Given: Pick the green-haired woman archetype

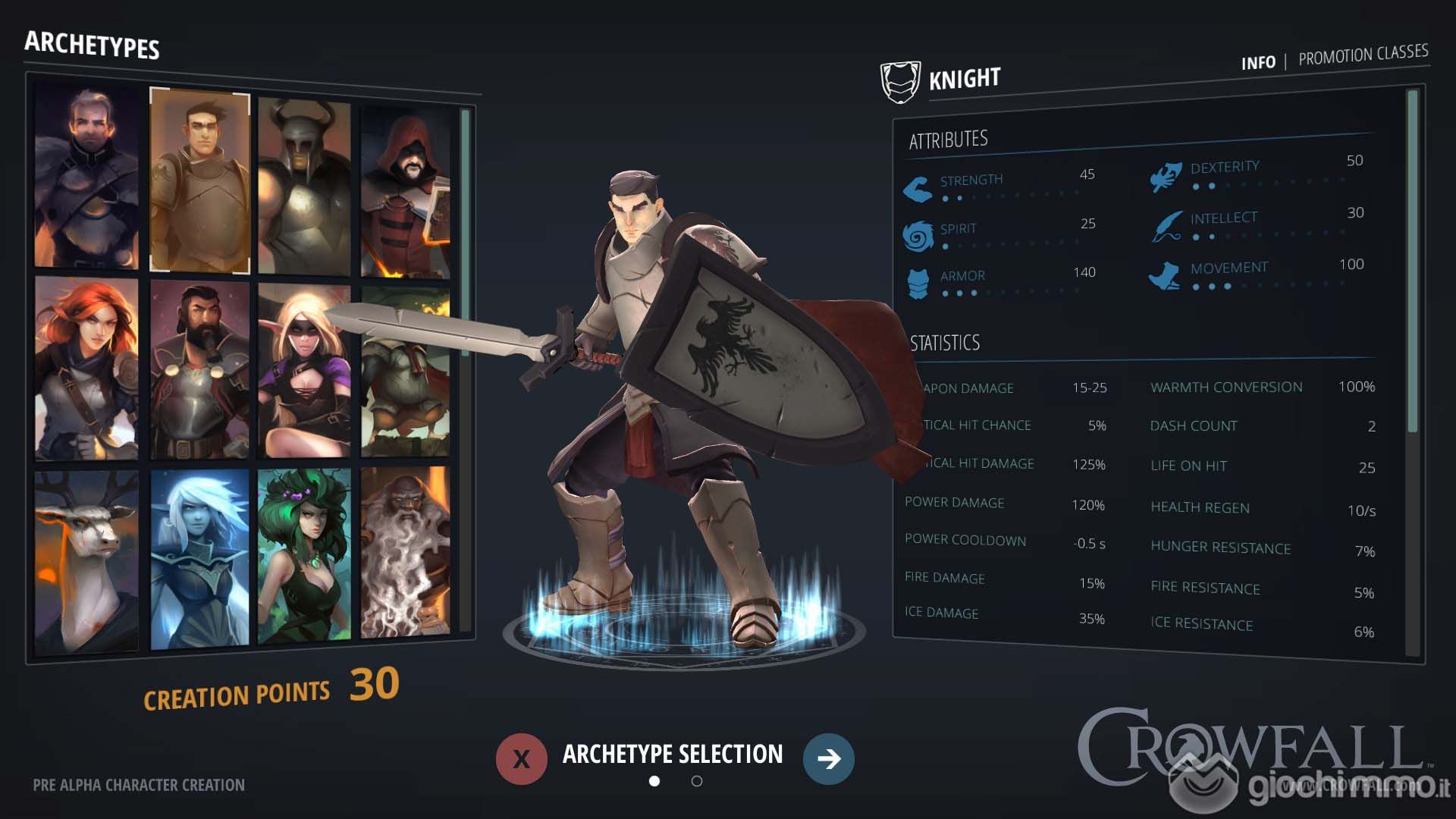Looking at the screenshot, I should coord(304,557).
